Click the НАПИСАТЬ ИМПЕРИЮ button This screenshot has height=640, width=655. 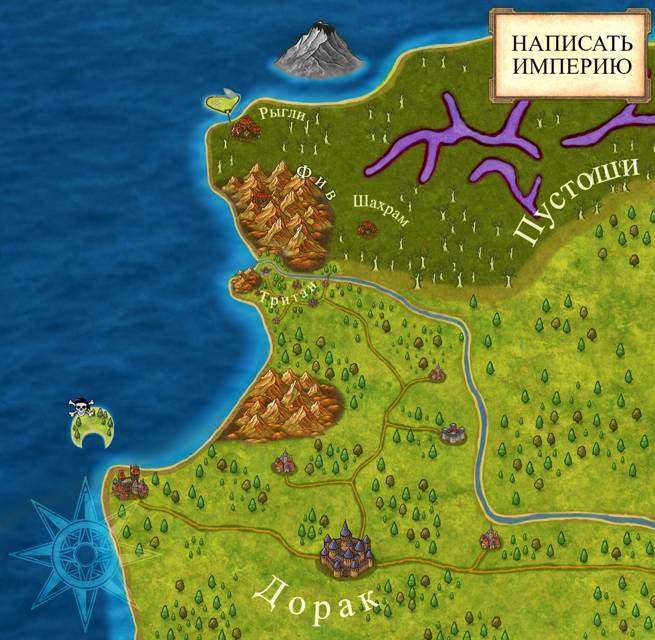(571, 55)
